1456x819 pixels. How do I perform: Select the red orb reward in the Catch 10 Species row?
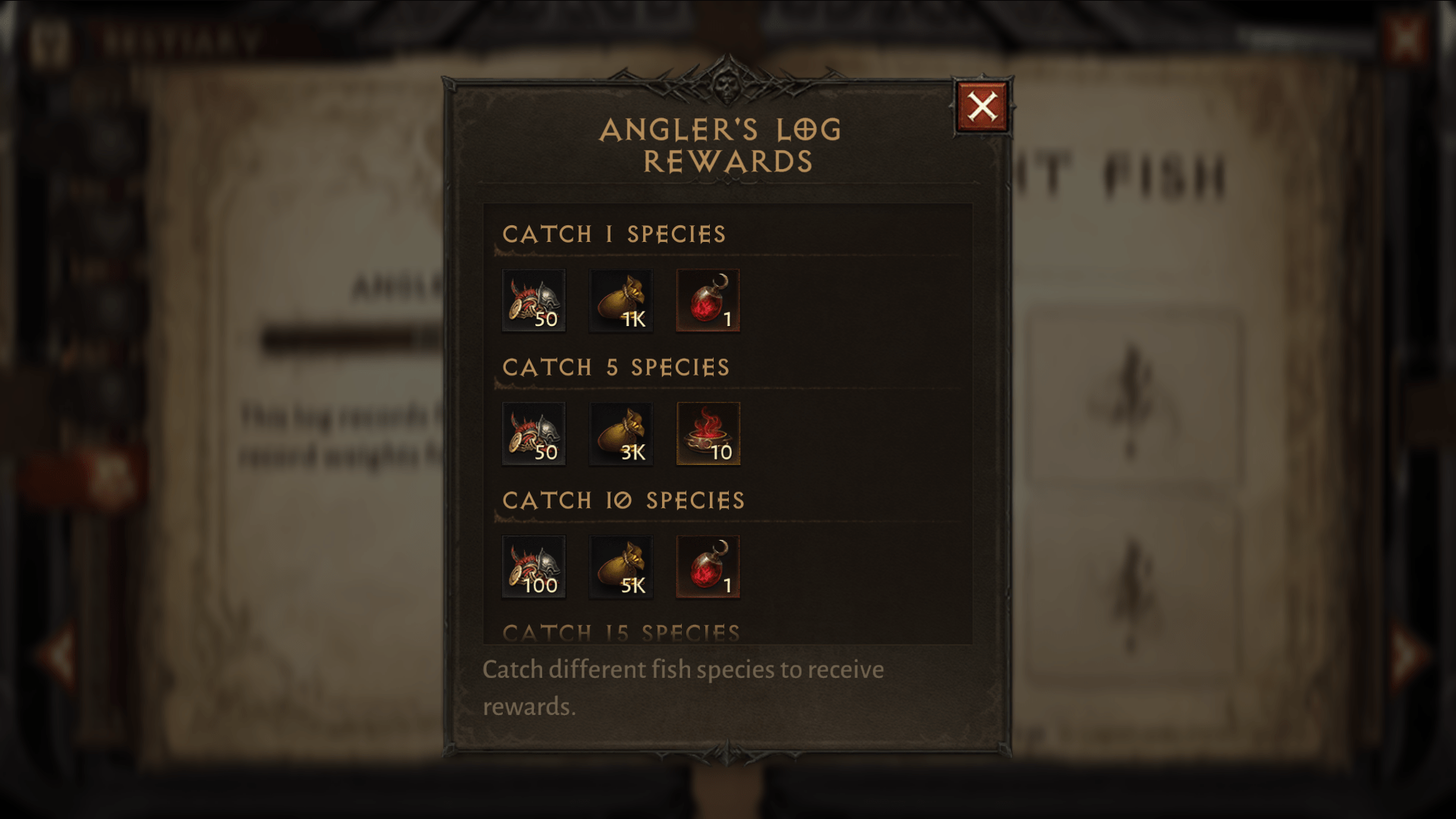pyautogui.click(x=707, y=566)
